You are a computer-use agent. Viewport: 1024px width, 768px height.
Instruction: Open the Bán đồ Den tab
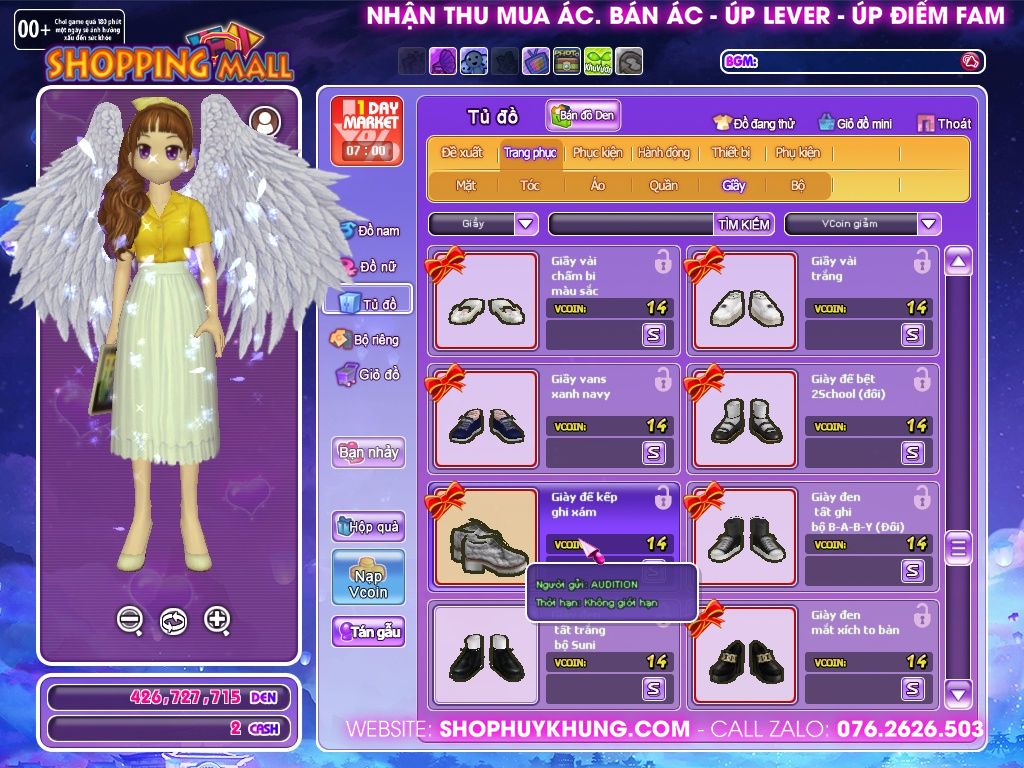tap(584, 116)
